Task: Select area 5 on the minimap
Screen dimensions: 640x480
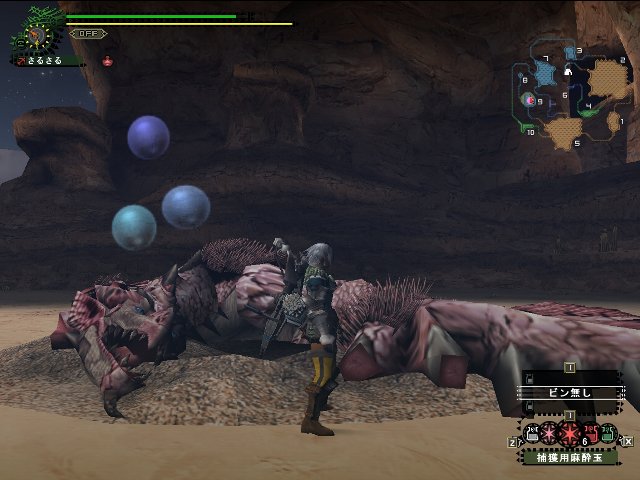Action: tap(562, 130)
